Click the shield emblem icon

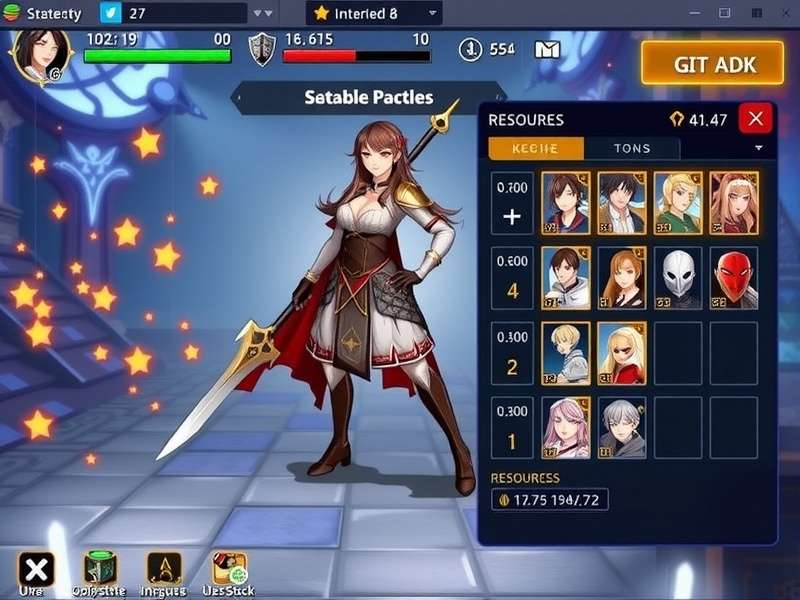coord(260,49)
